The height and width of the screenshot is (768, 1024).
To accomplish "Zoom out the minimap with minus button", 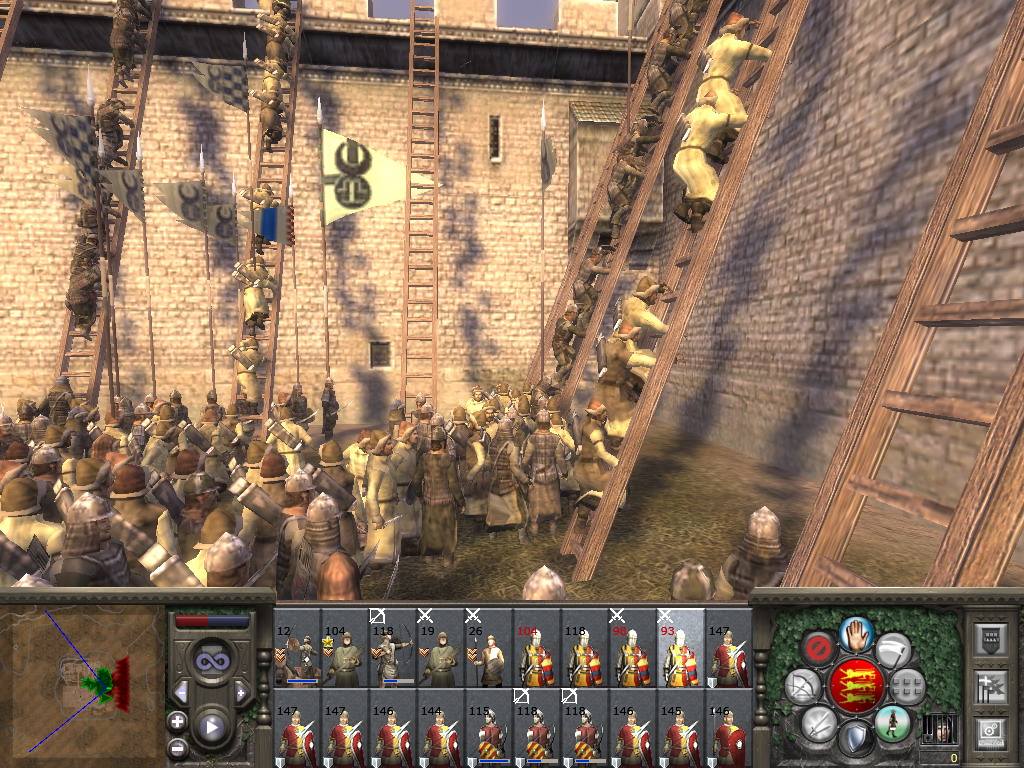I will pos(177,747).
